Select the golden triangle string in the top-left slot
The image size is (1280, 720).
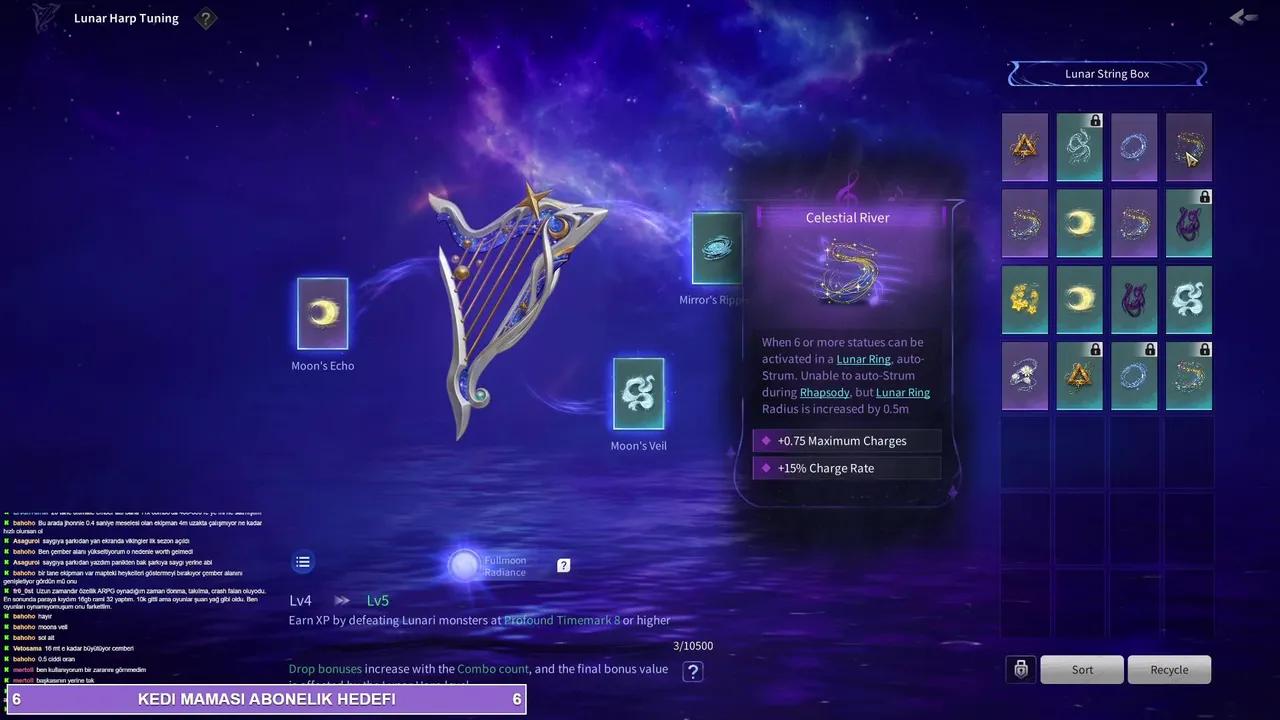click(x=1025, y=147)
